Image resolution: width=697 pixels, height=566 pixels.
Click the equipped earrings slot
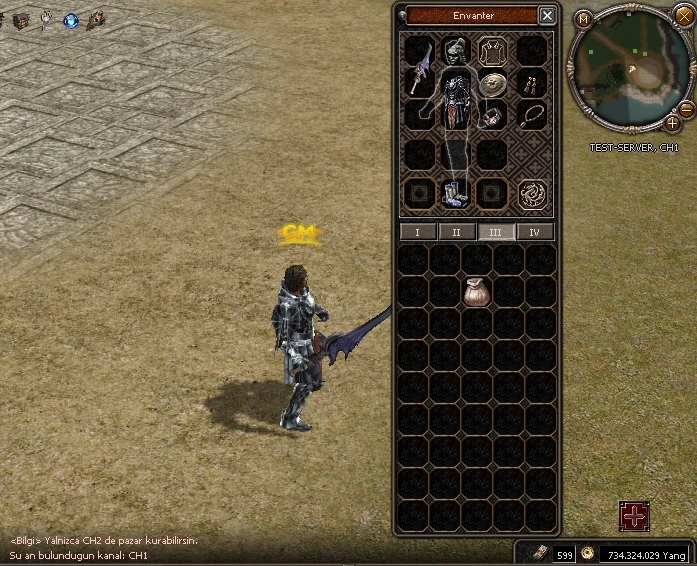tap(530, 84)
